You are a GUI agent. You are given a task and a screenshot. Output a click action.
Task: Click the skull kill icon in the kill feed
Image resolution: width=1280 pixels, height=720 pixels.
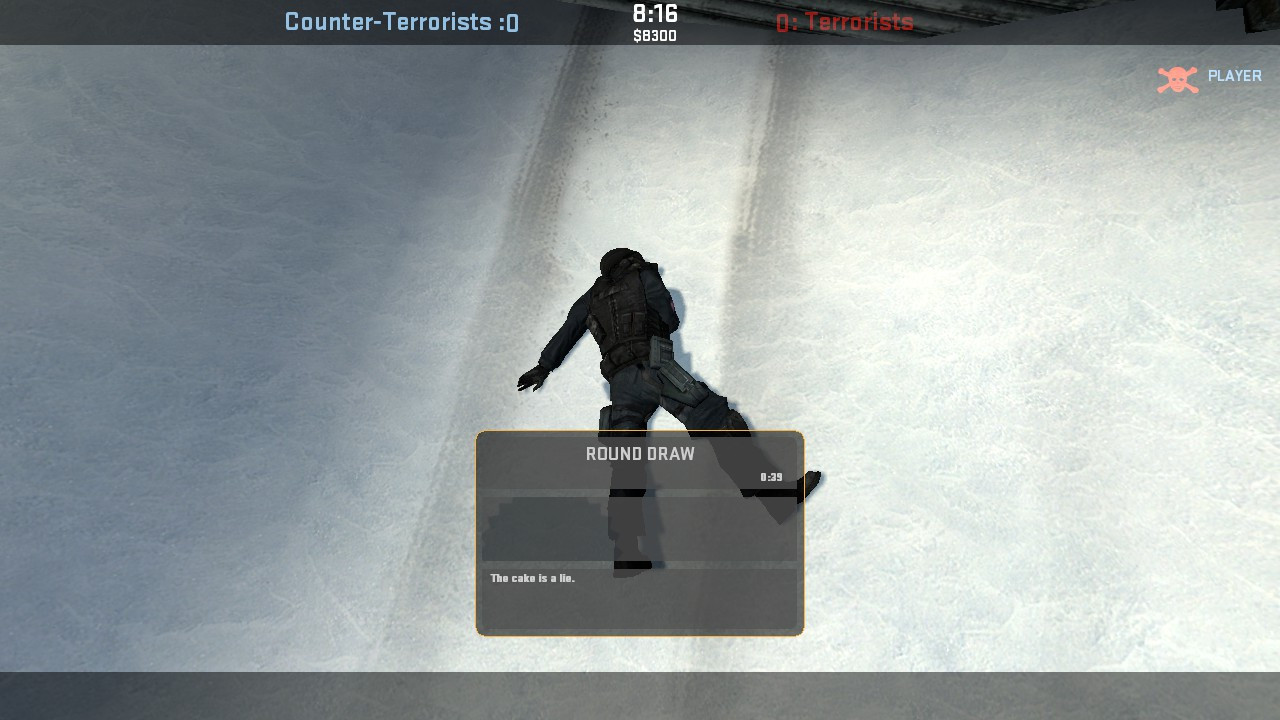coord(1176,76)
